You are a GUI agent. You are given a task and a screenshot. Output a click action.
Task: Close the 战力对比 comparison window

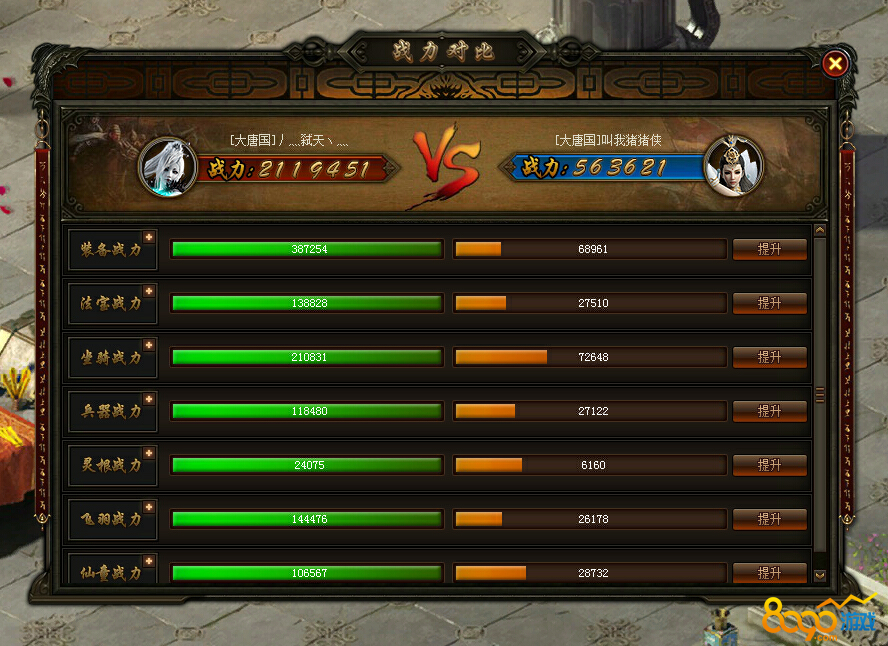pyautogui.click(x=835, y=64)
